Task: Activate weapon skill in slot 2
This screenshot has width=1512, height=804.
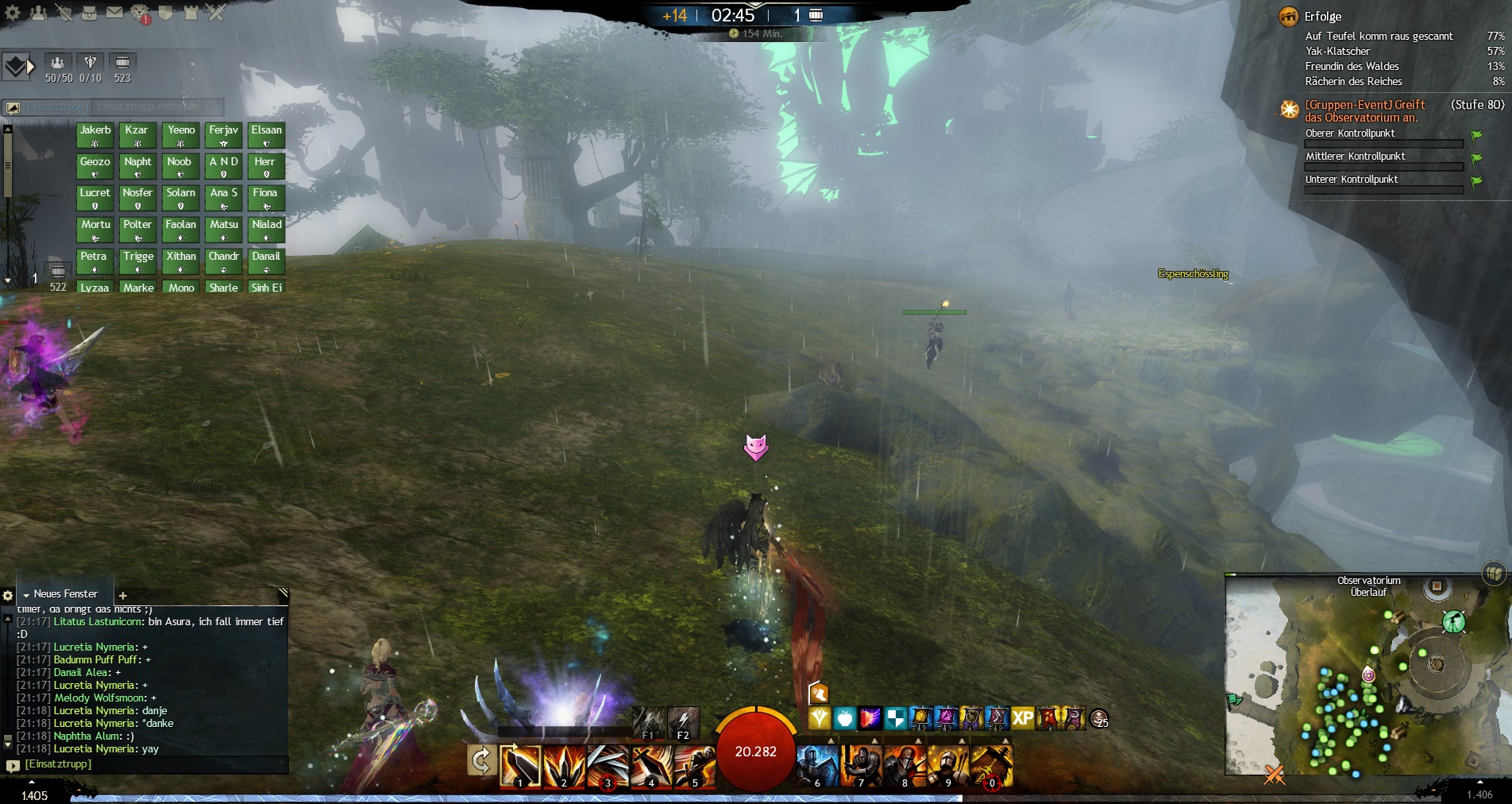Action: coord(564,766)
